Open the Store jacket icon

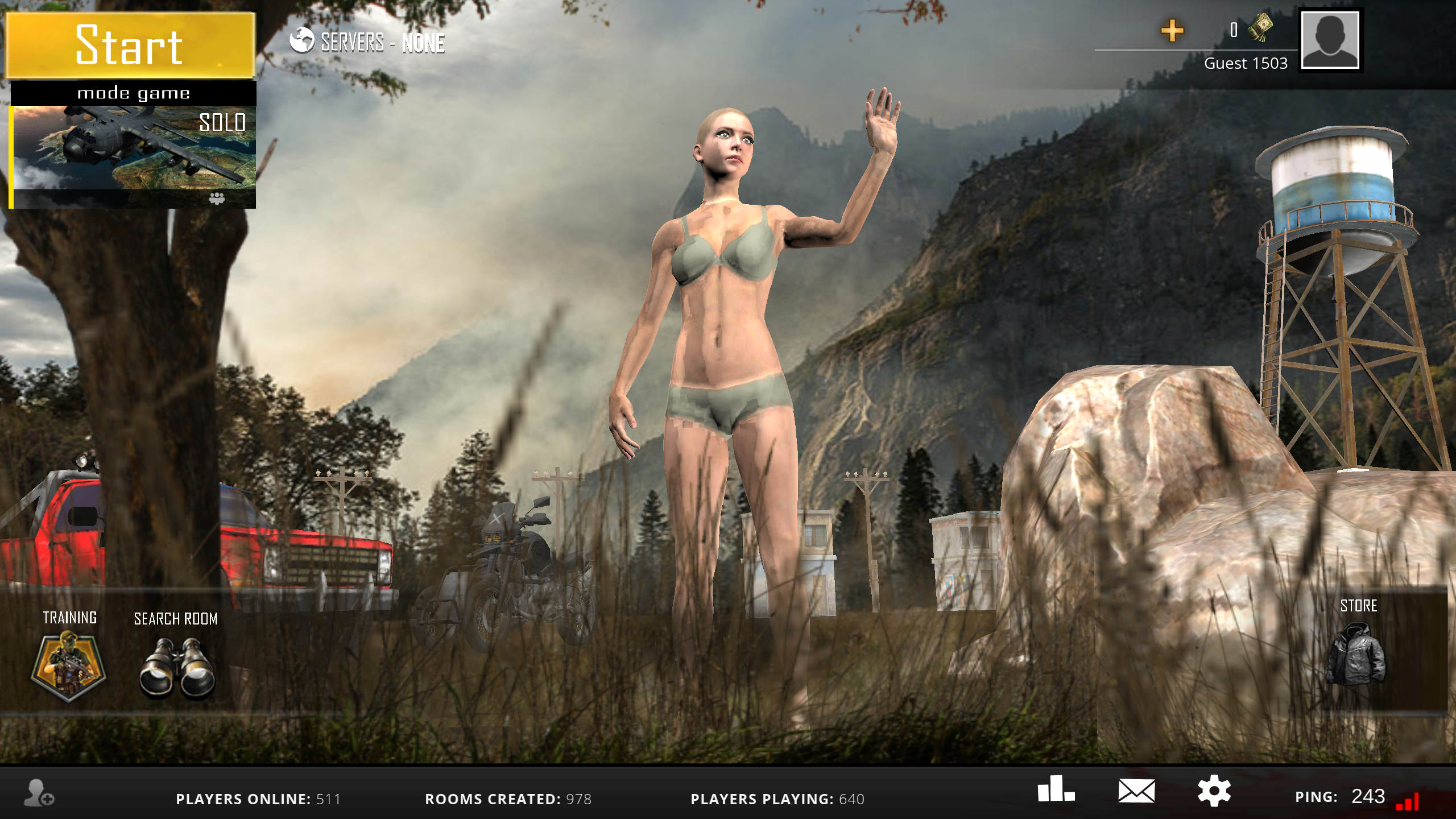click(x=1358, y=653)
